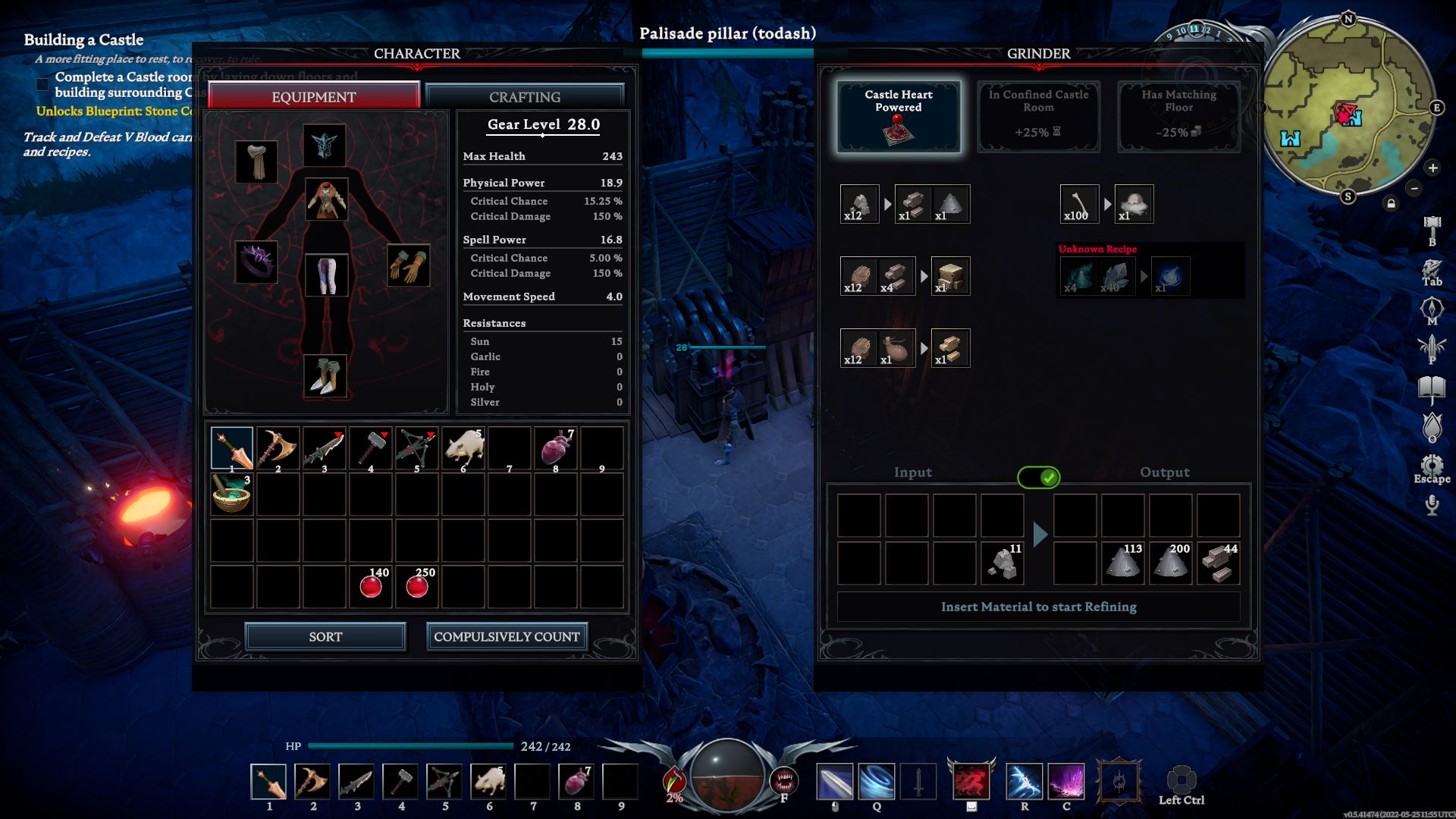Choose the x100 bone grinding recipe
This screenshot has height=819, width=1456.
coord(1079,204)
